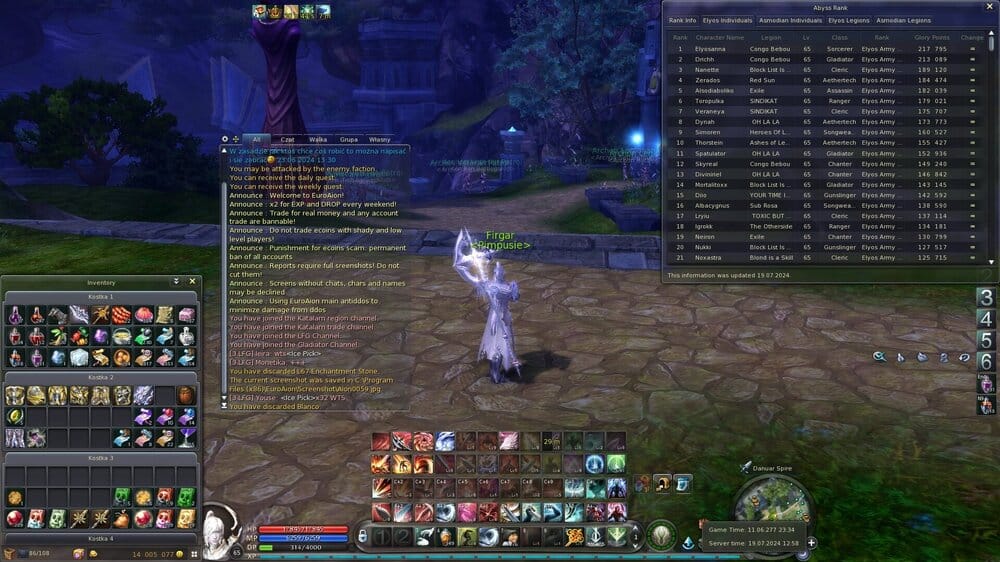Show the Elyos Legions ranking tab
1000x562 pixels.
point(849,20)
